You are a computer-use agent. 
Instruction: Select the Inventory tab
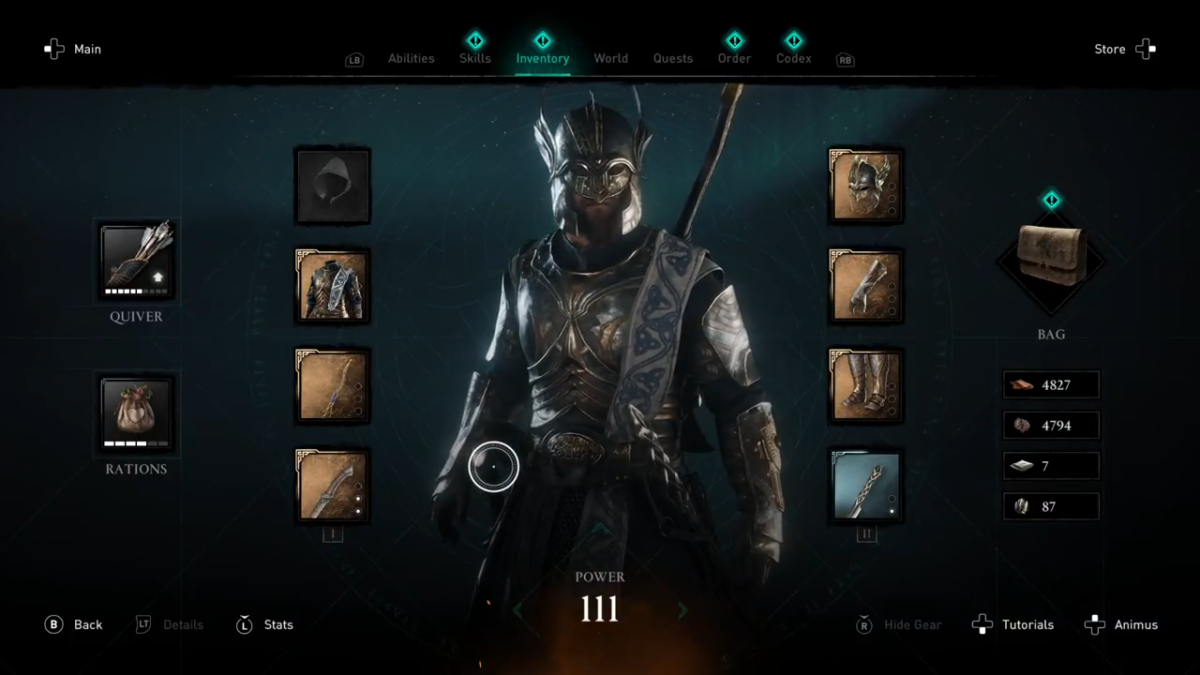[542, 58]
